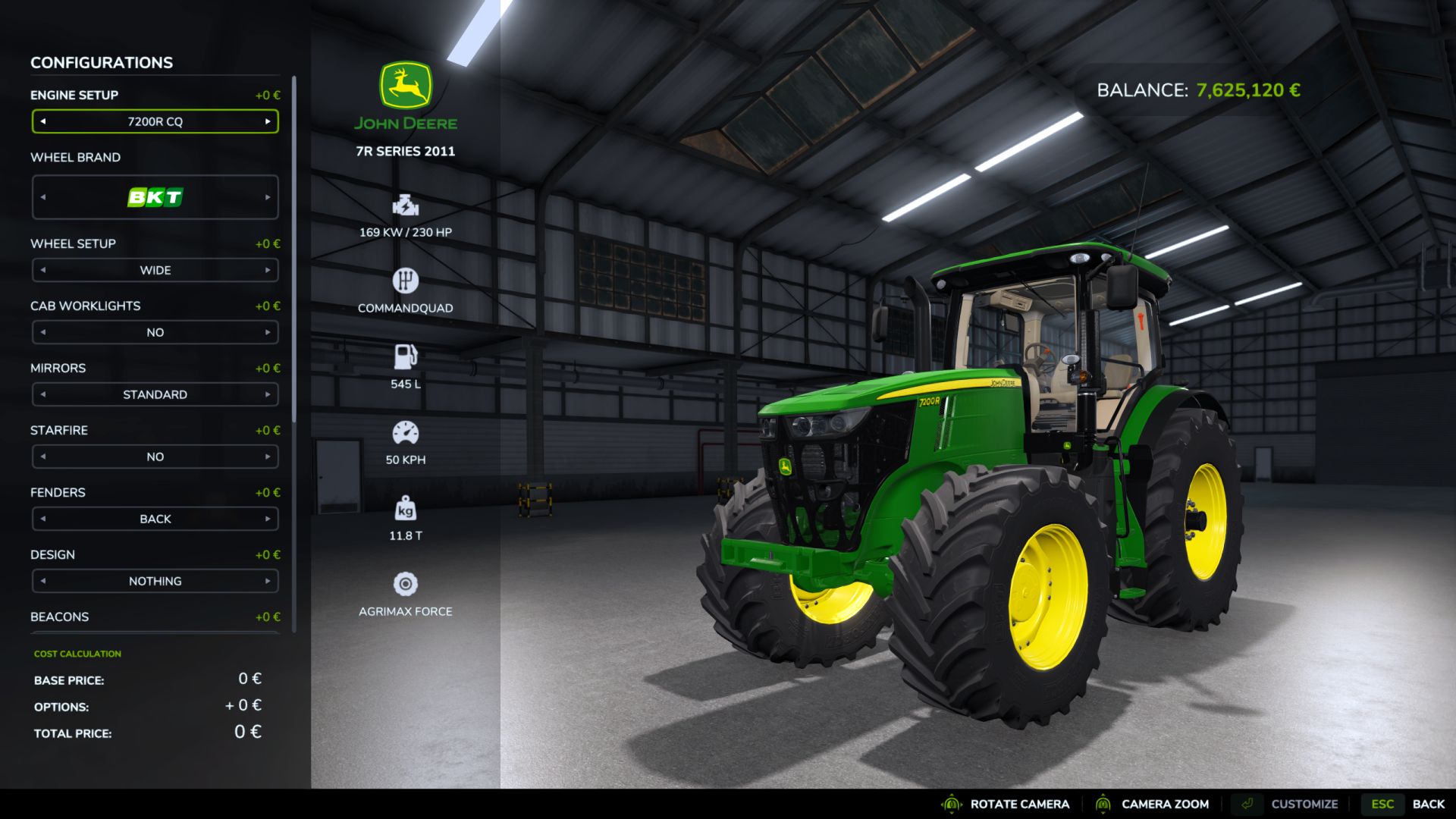Switch to next wheel brand after BKT

(268, 197)
